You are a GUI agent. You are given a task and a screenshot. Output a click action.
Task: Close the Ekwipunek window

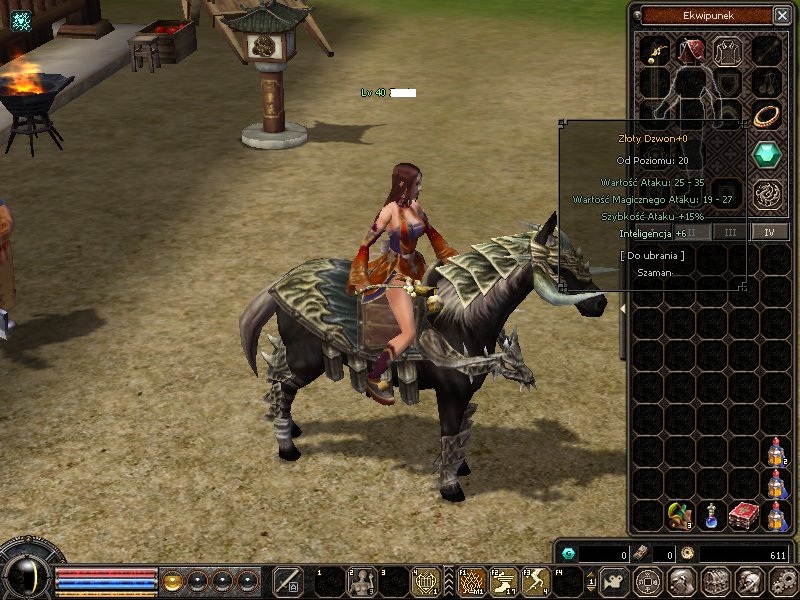(781, 15)
